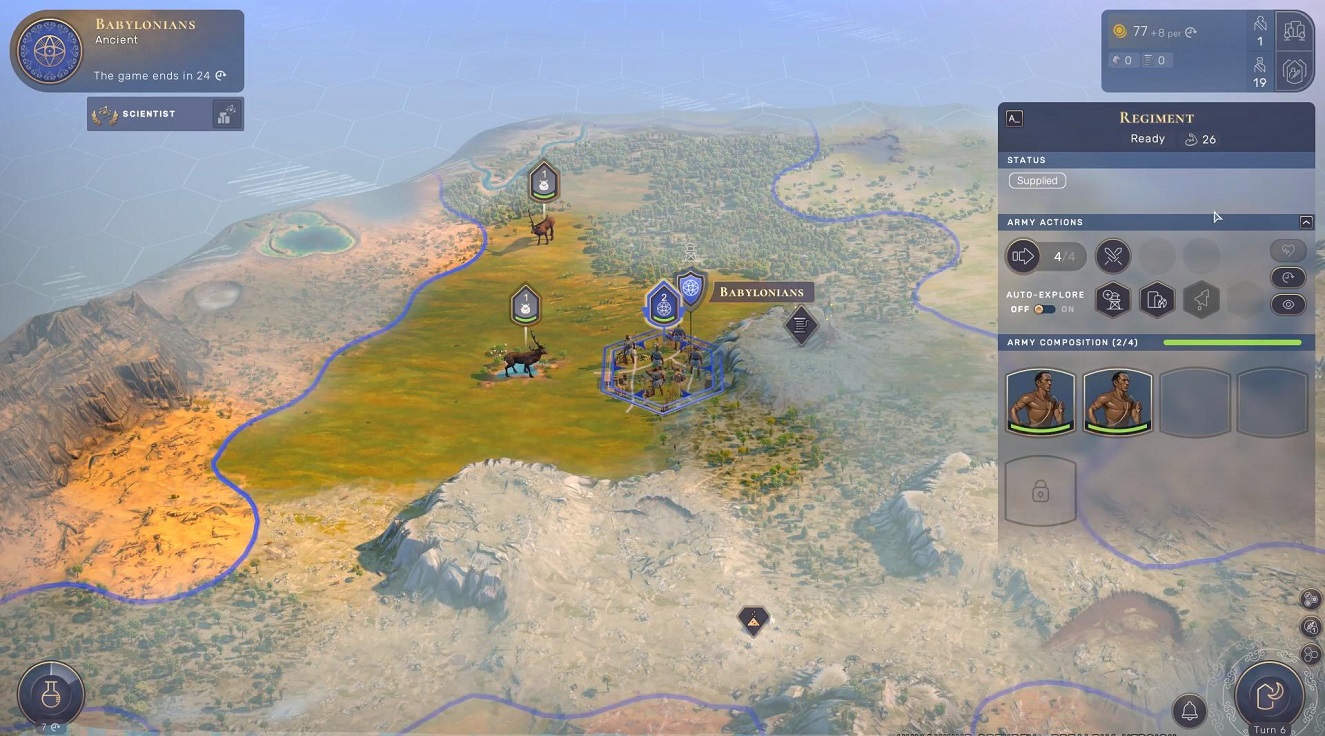The height and width of the screenshot is (736, 1325).
Task: Click the locked fourth army slot padlock
Action: tap(1040, 490)
